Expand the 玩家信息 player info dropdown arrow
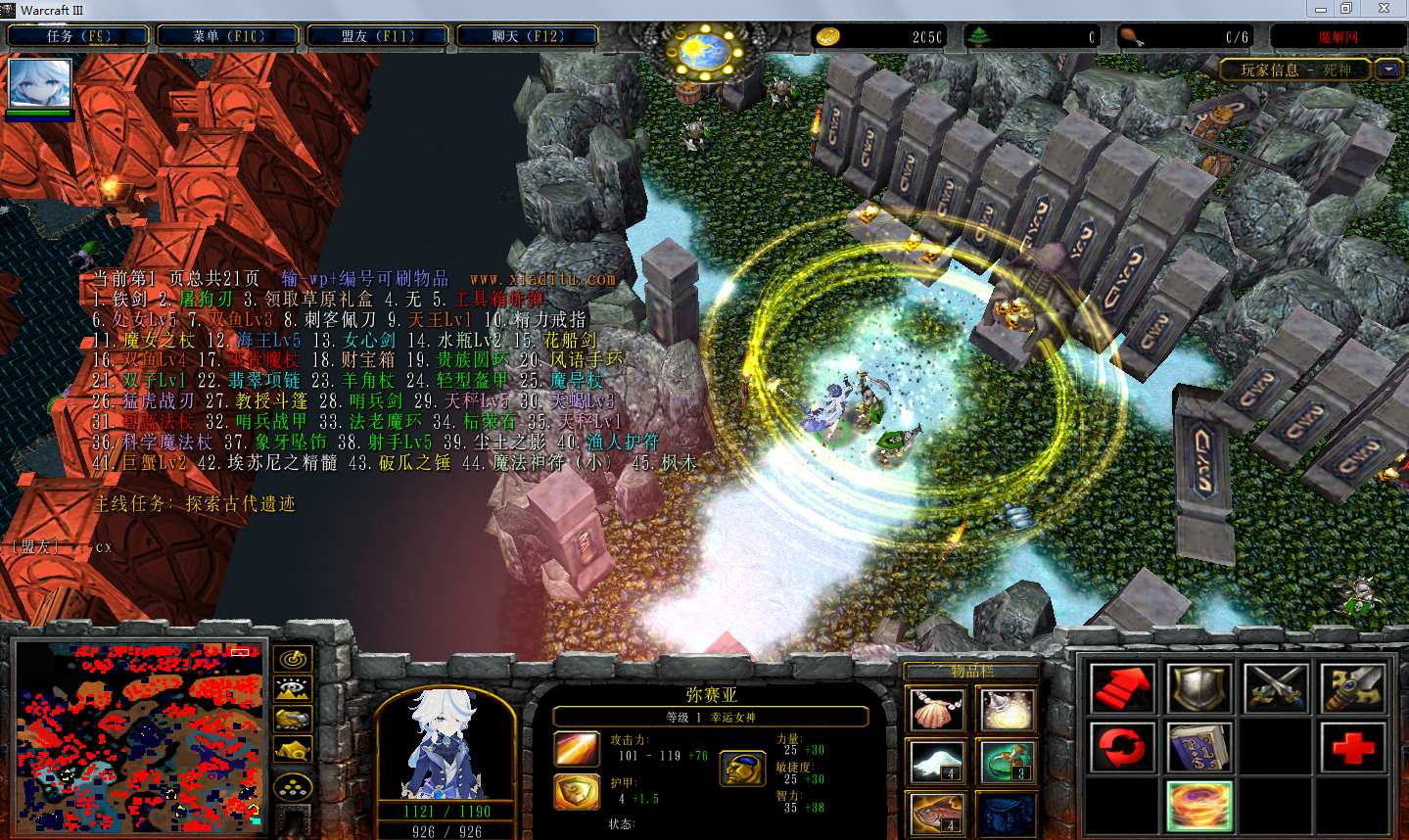Viewport: 1409px width, 840px height. pos(1388,70)
